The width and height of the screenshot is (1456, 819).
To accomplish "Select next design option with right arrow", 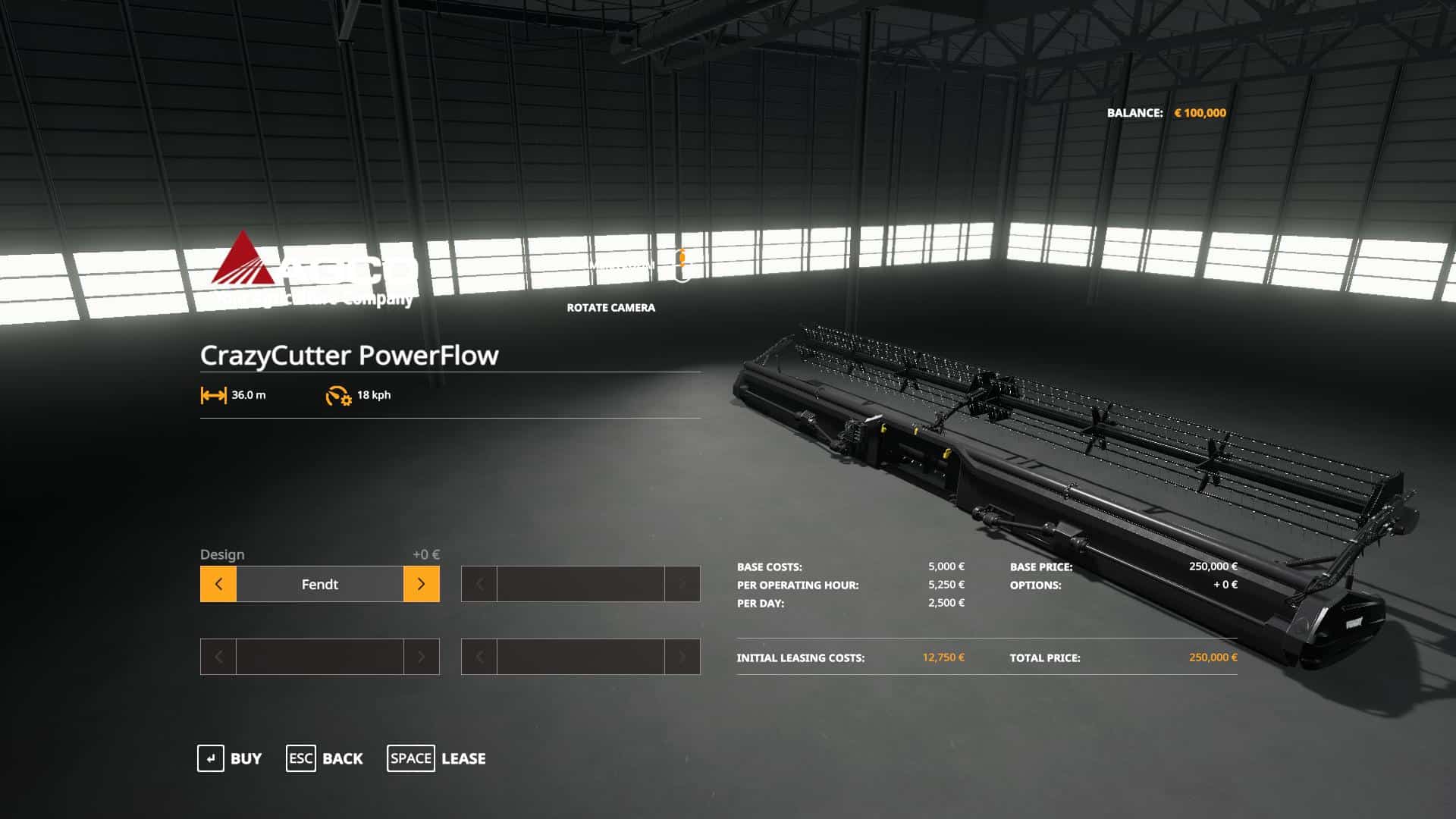I will [x=422, y=584].
